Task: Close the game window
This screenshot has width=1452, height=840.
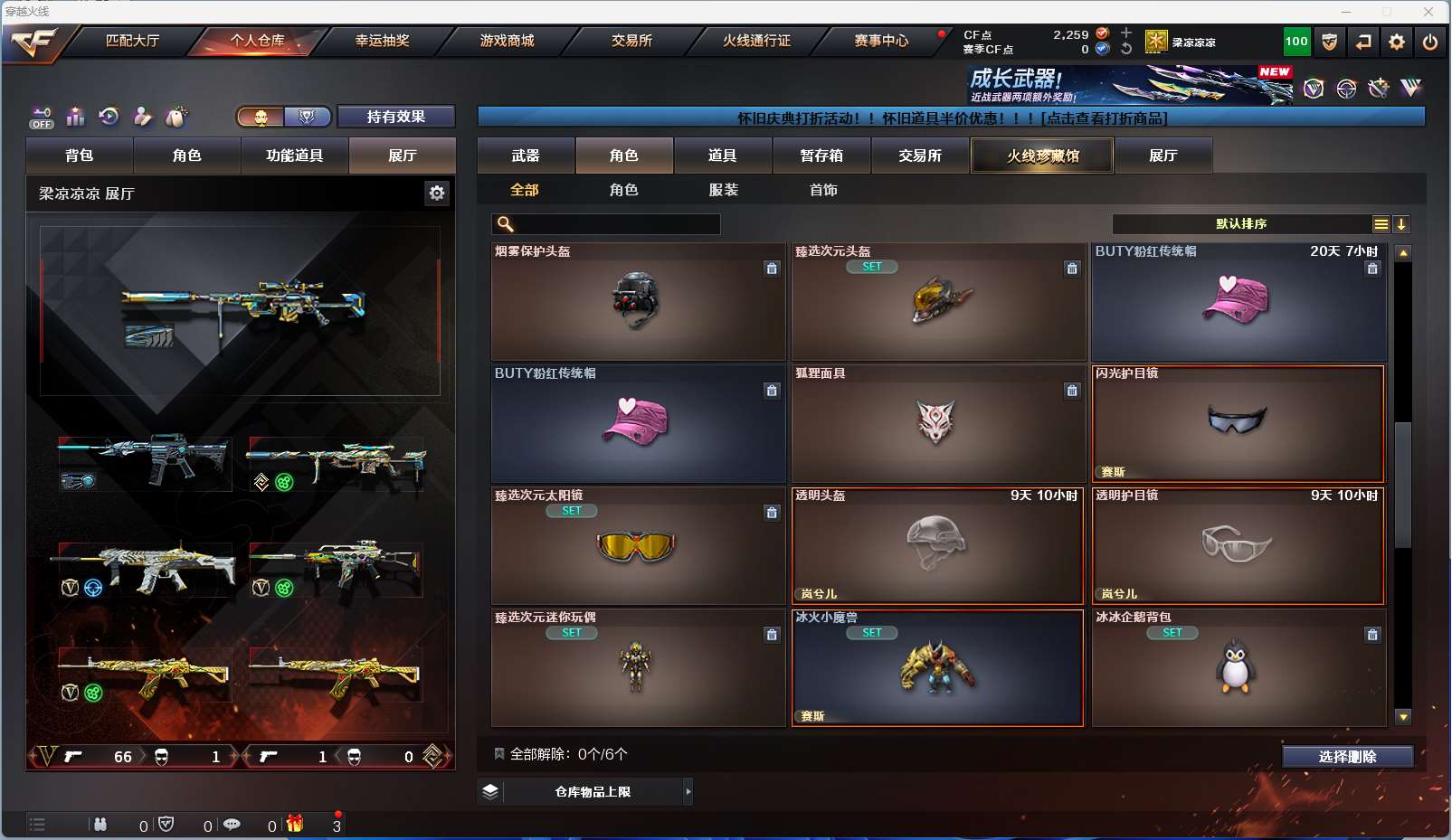Action: pyautogui.click(x=1428, y=12)
